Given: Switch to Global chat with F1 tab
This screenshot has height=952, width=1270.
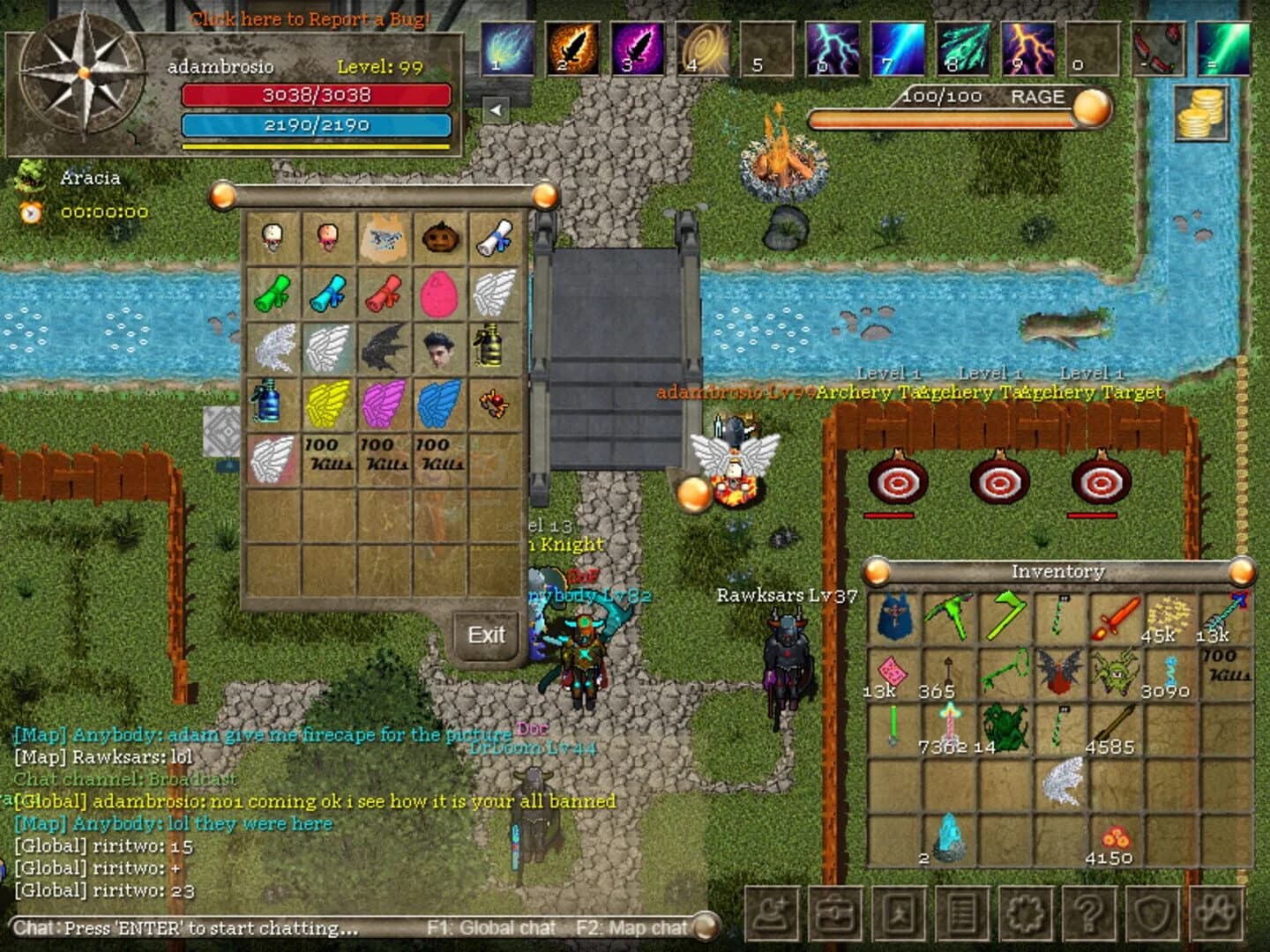Looking at the screenshot, I should click(x=494, y=927).
